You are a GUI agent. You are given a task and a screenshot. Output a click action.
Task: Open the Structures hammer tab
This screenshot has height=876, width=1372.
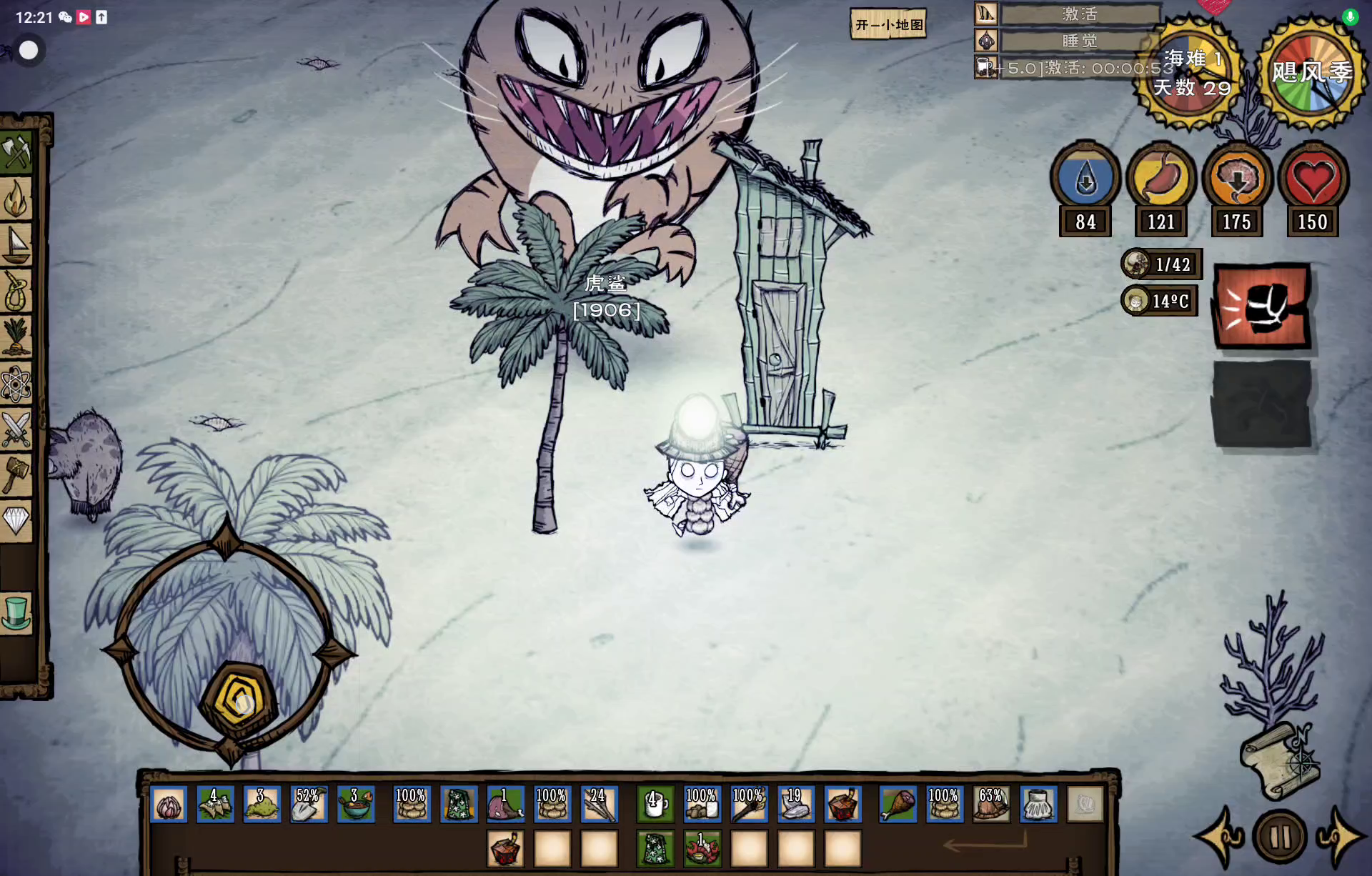[x=16, y=475]
